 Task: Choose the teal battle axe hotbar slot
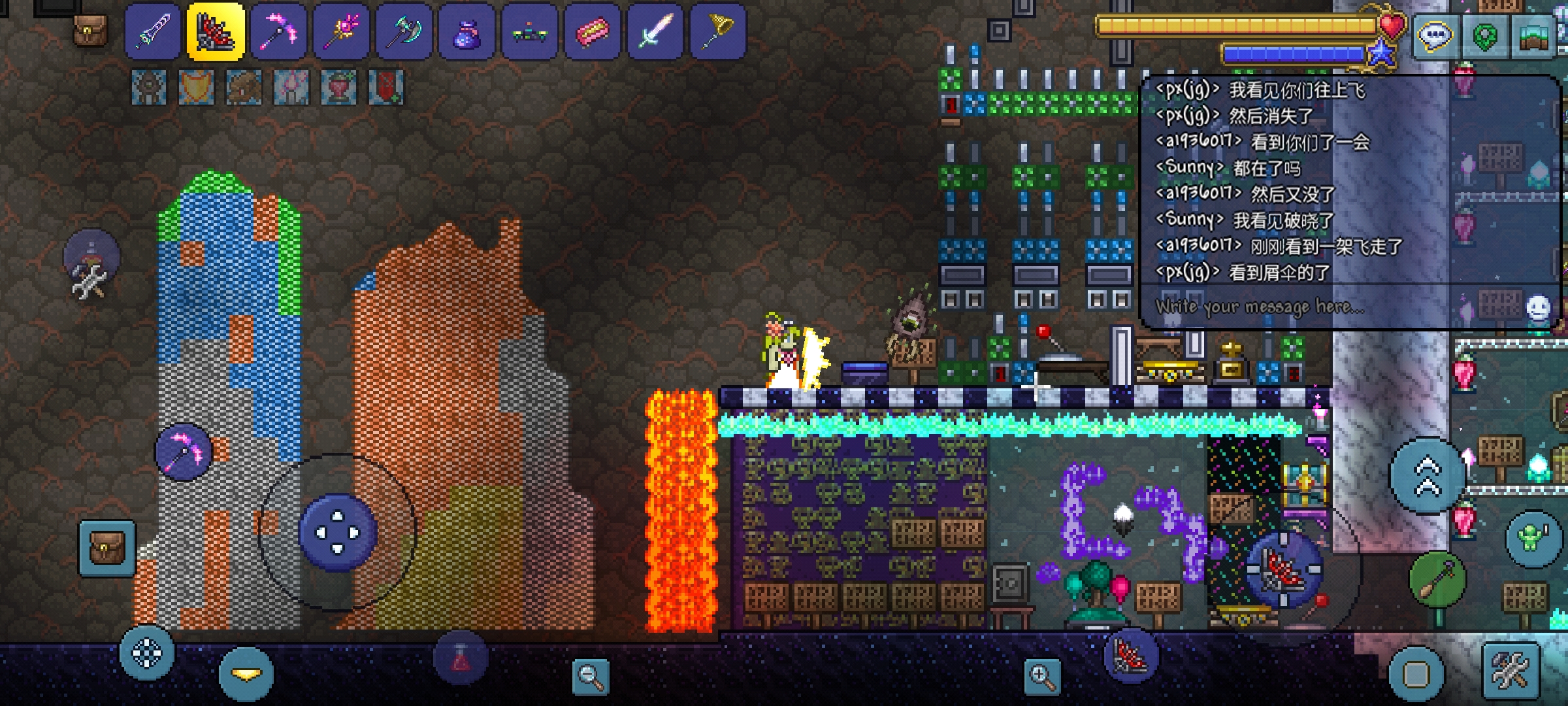(404, 31)
